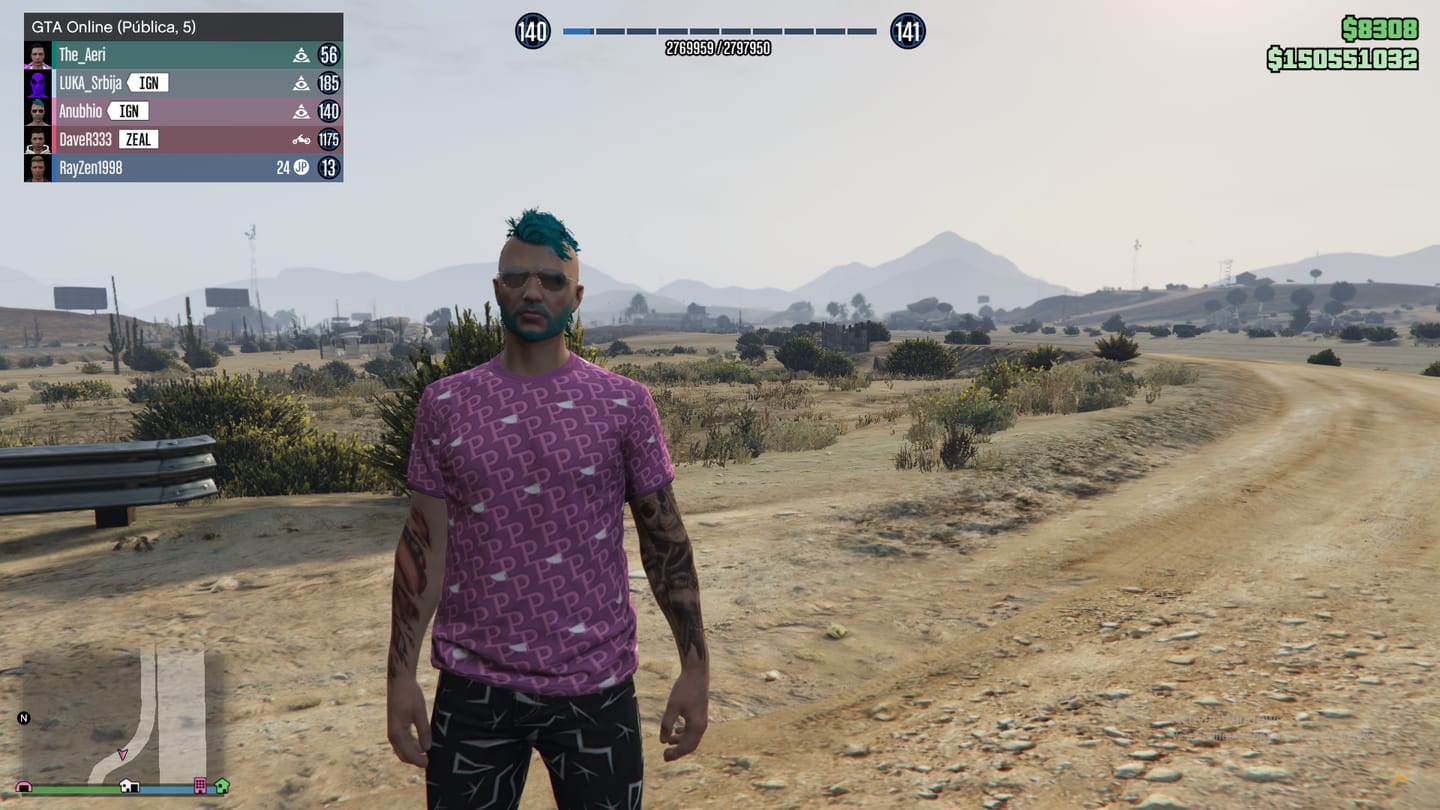Click the green house map marker

pyautogui.click(x=221, y=786)
